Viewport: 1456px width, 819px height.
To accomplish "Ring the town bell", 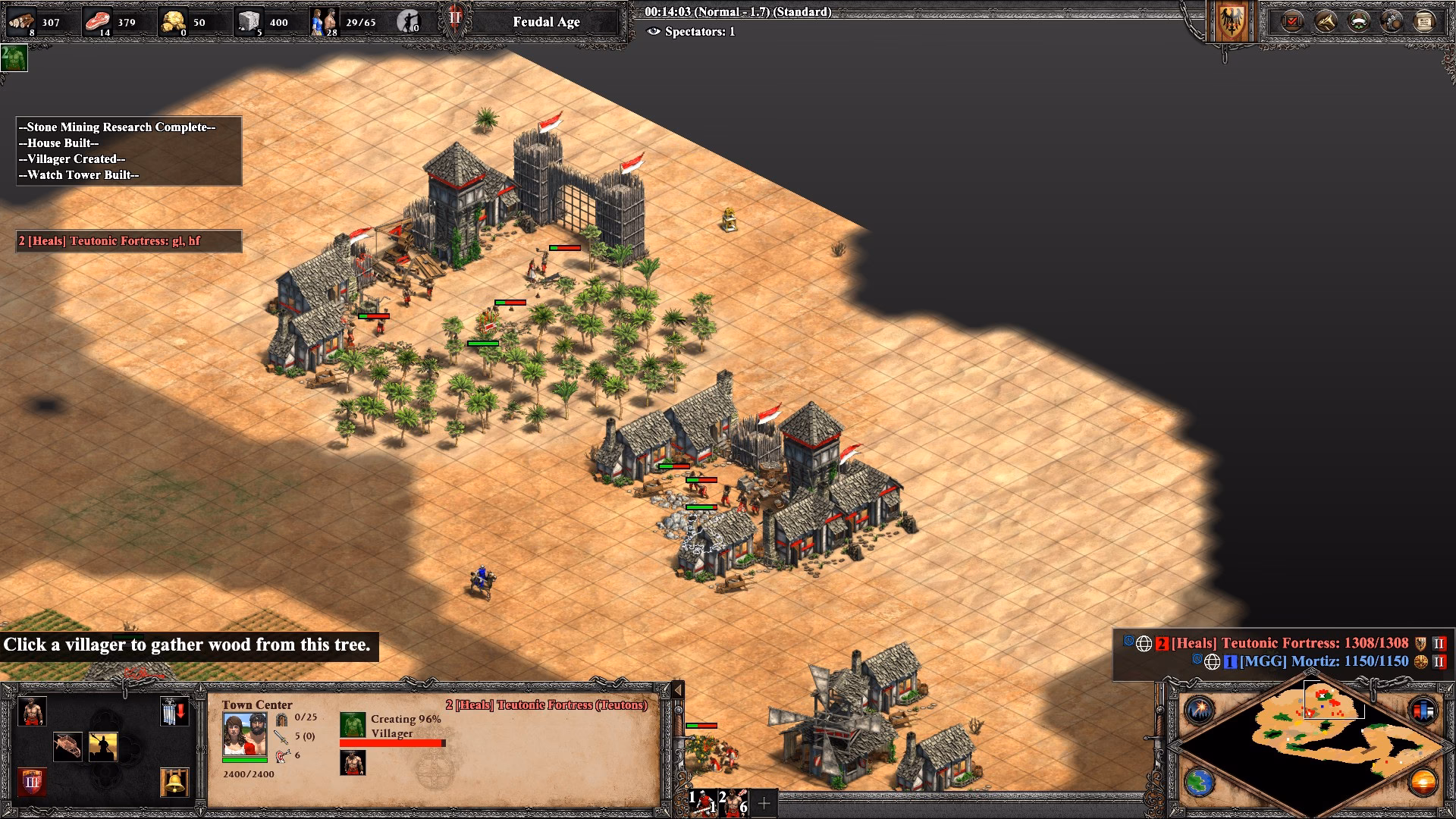I will tap(174, 781).
